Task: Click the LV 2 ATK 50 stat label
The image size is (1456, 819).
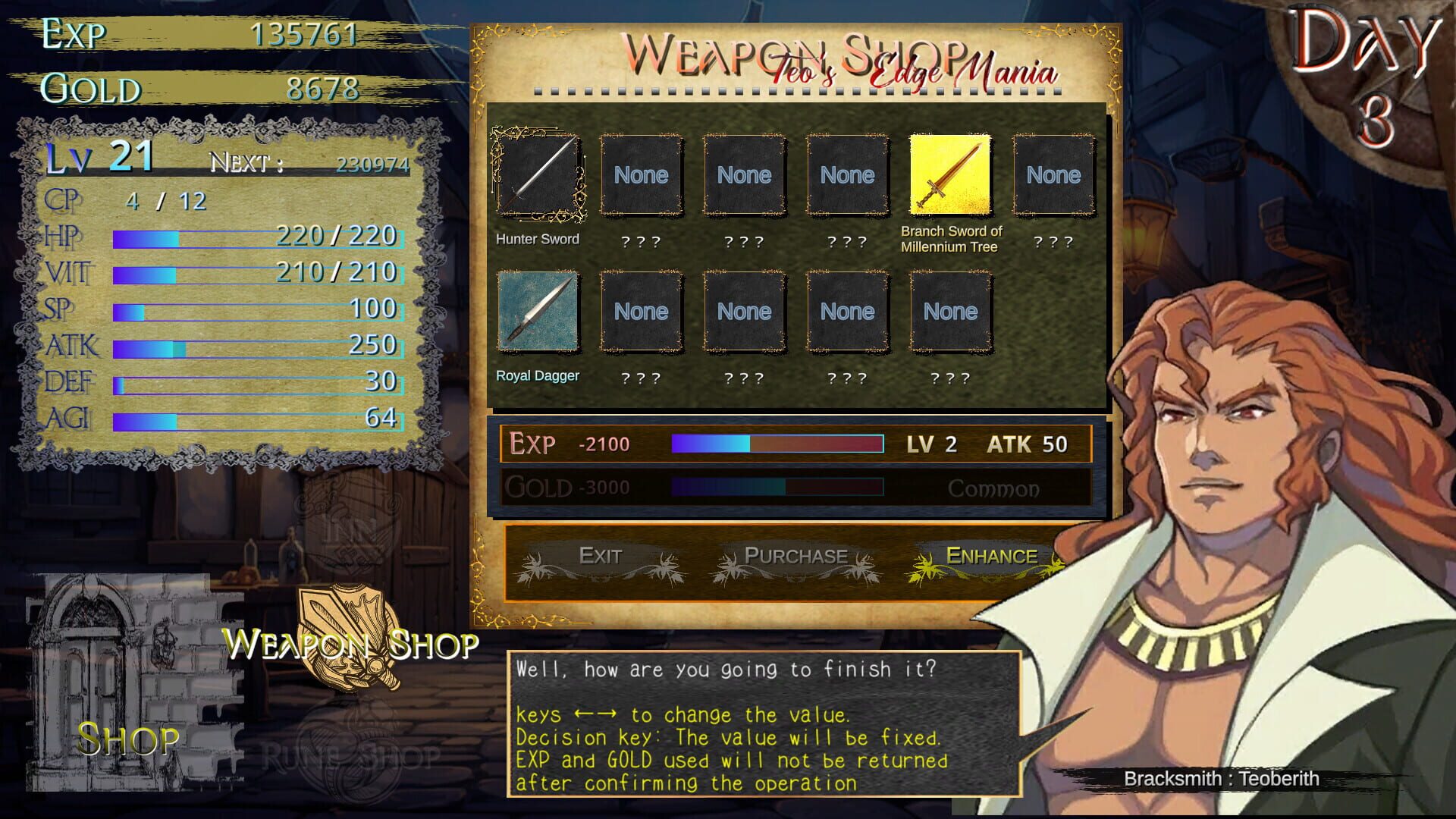Action: tap(986, 444)
